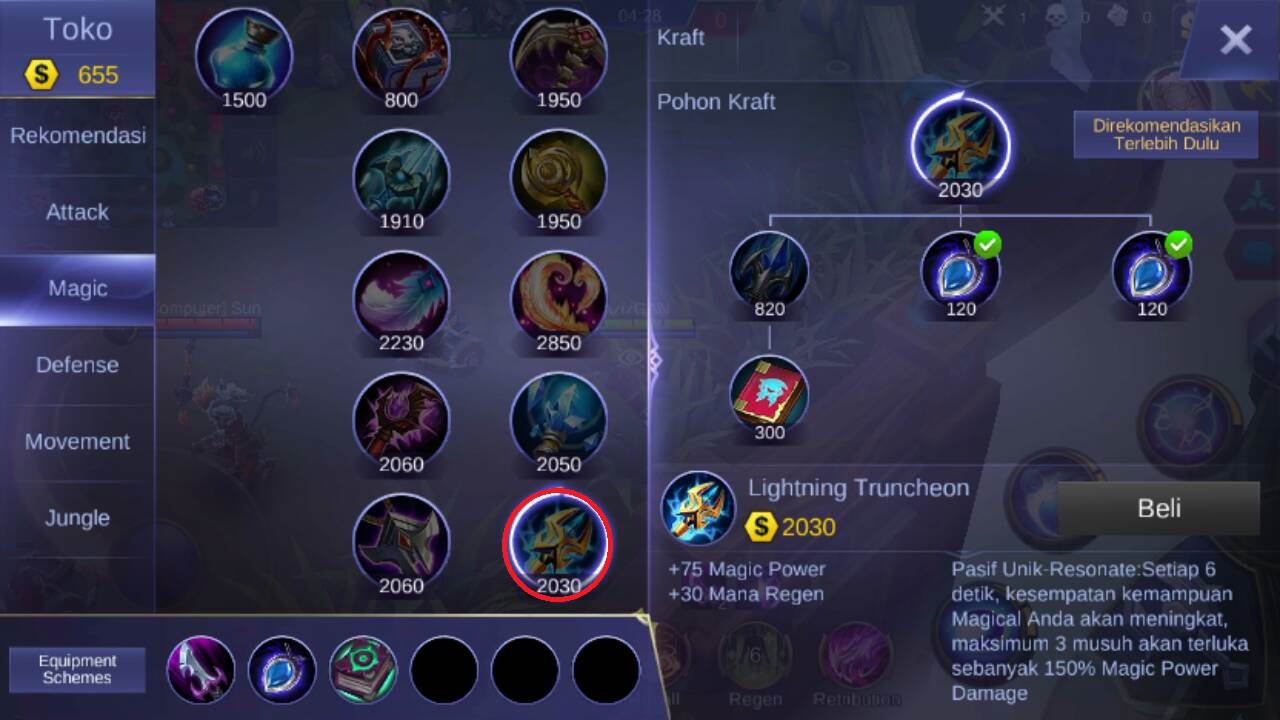Open the Attack item category
Screen dimensions: 1280x720
(x=78, y=212)
